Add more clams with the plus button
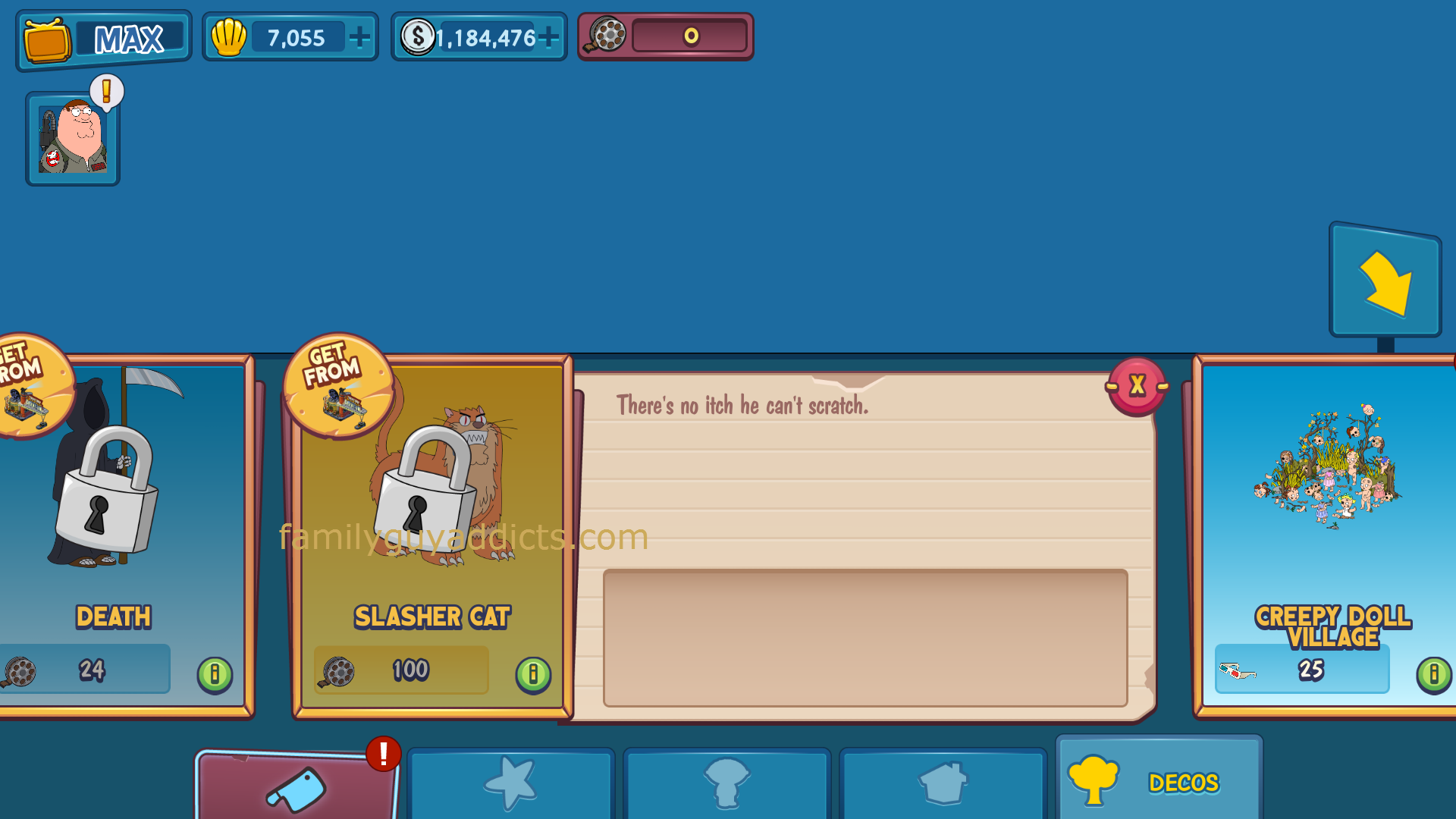Image resolution: width=1456 pixels, height=819 pixels. click(x=360, y=37)
